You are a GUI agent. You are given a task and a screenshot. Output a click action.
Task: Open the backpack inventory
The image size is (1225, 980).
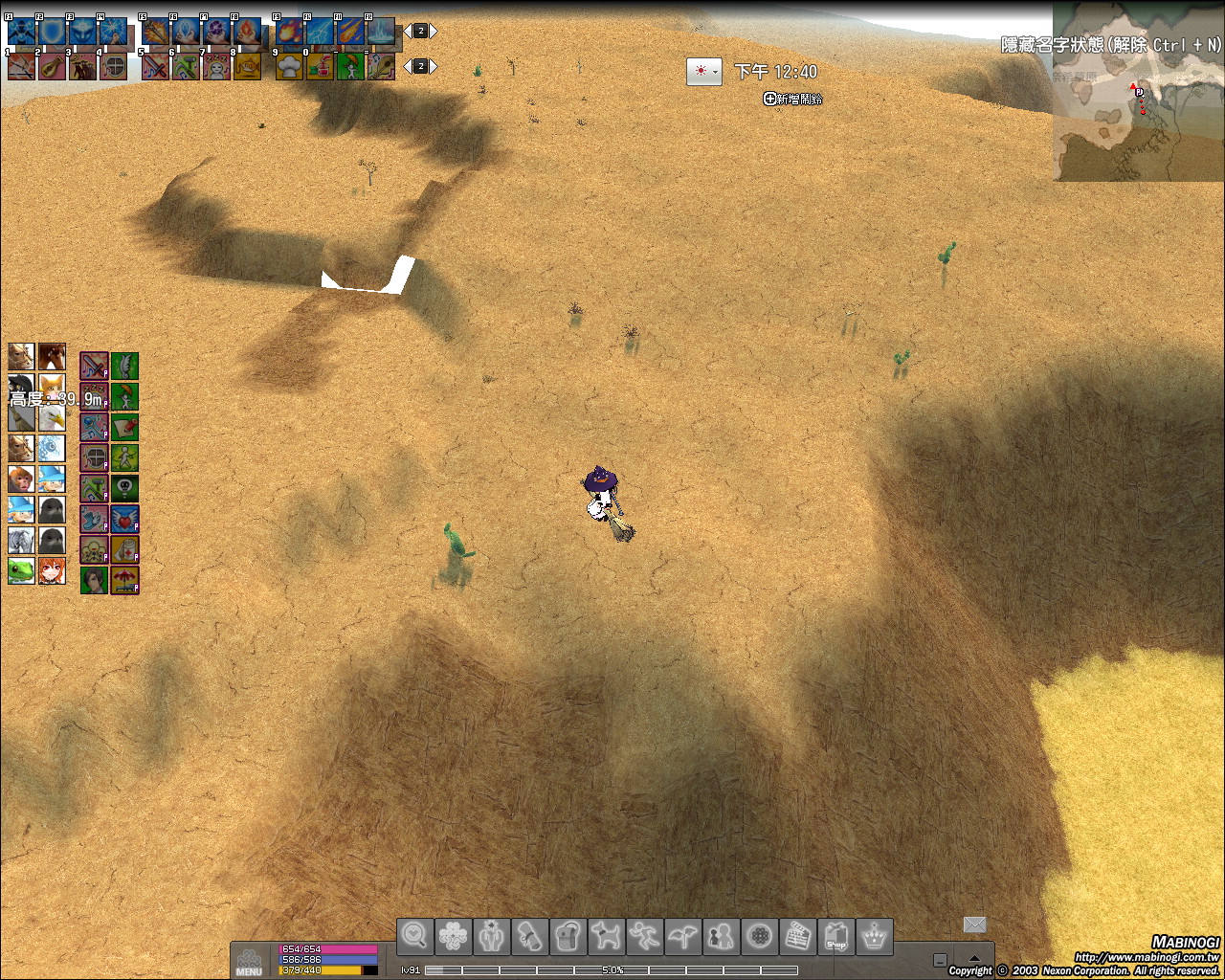coord(568,937)
